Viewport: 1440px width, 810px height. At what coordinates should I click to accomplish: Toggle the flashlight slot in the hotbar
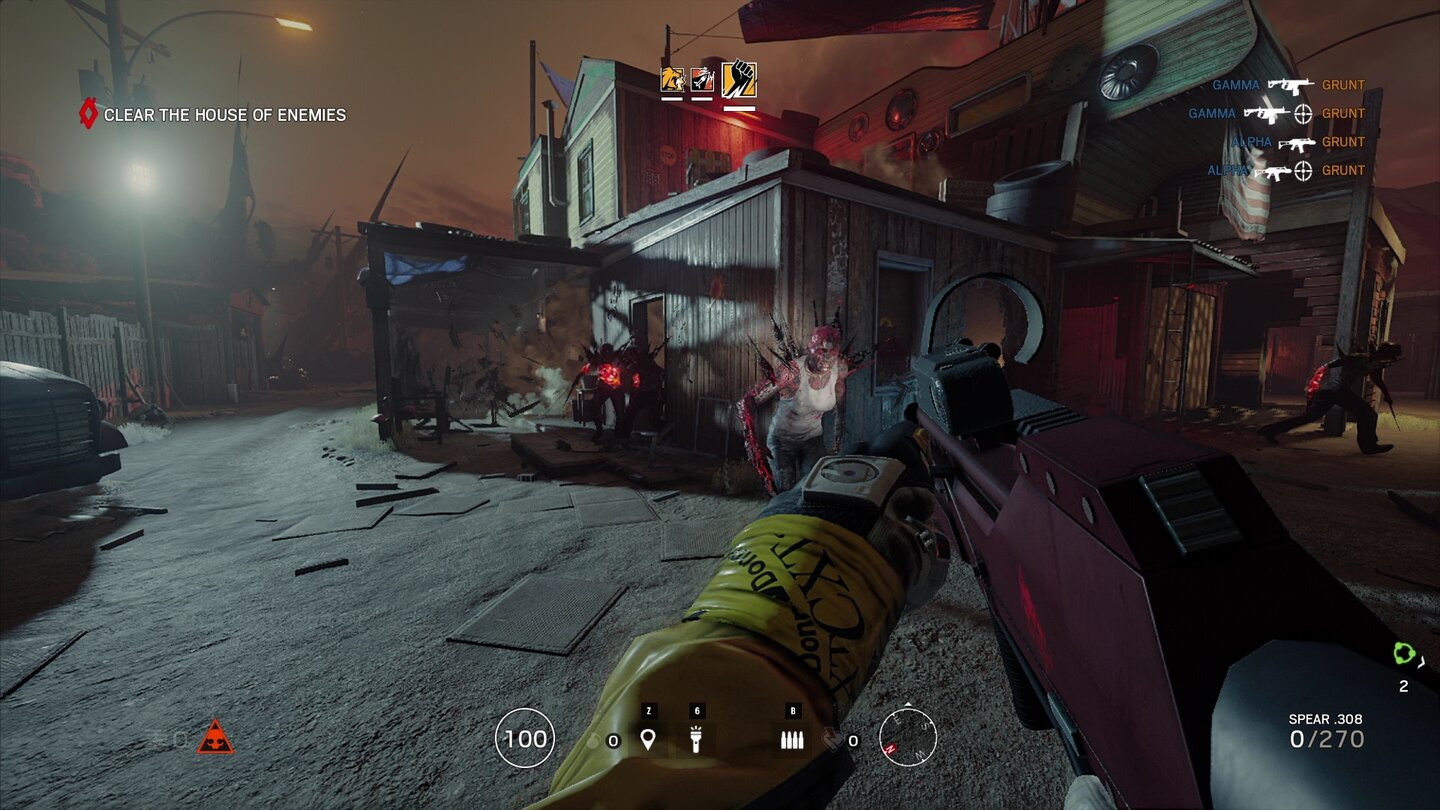pos(697,740)
